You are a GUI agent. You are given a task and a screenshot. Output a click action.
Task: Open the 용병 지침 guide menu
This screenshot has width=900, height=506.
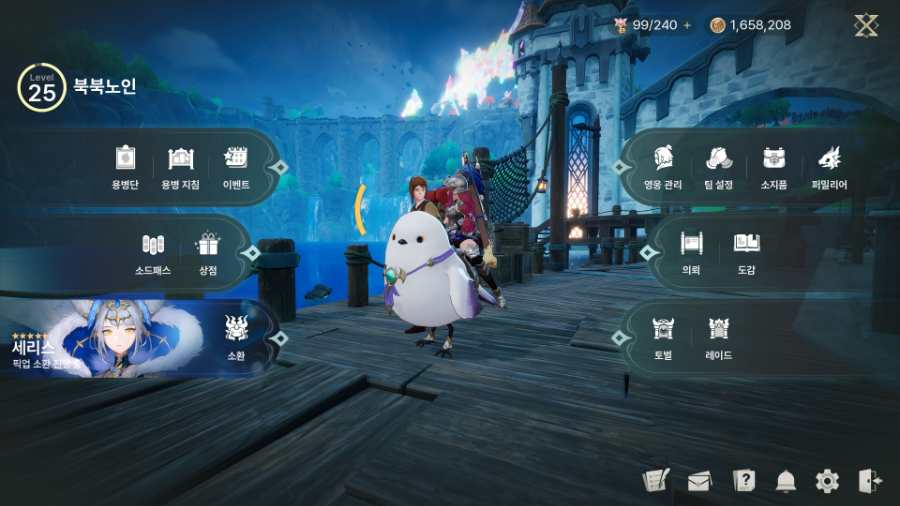(180, 166)
